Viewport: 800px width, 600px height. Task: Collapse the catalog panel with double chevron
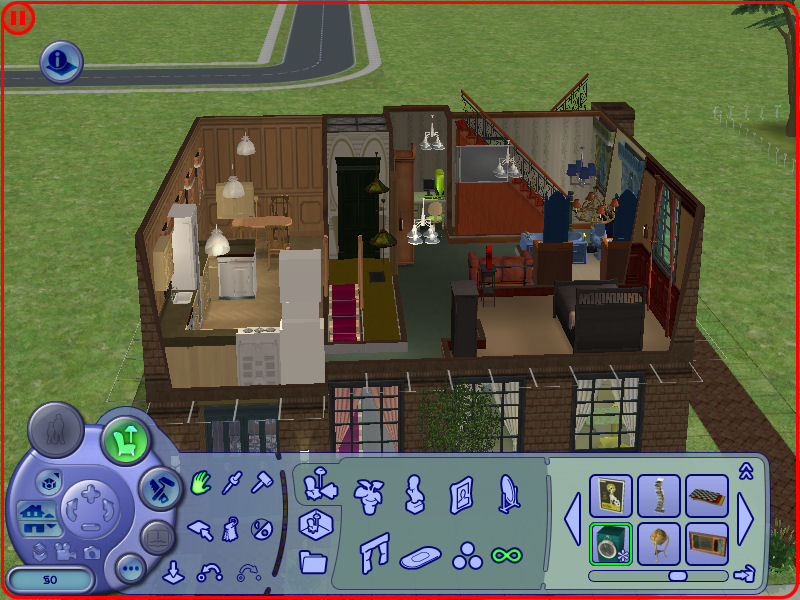pos(745,470)
